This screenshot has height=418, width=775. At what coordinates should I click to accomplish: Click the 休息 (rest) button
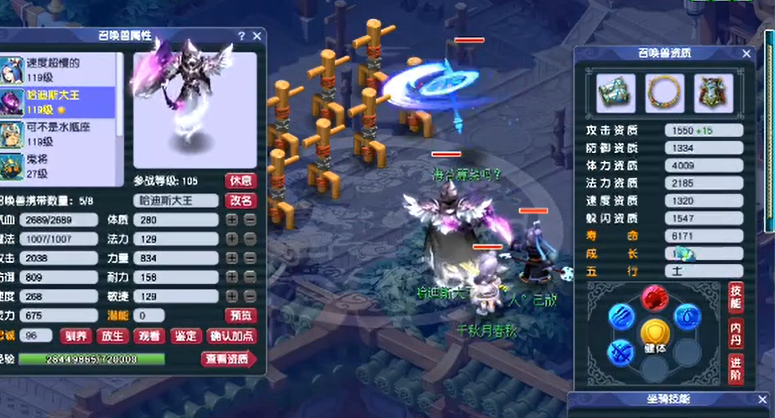240,181
